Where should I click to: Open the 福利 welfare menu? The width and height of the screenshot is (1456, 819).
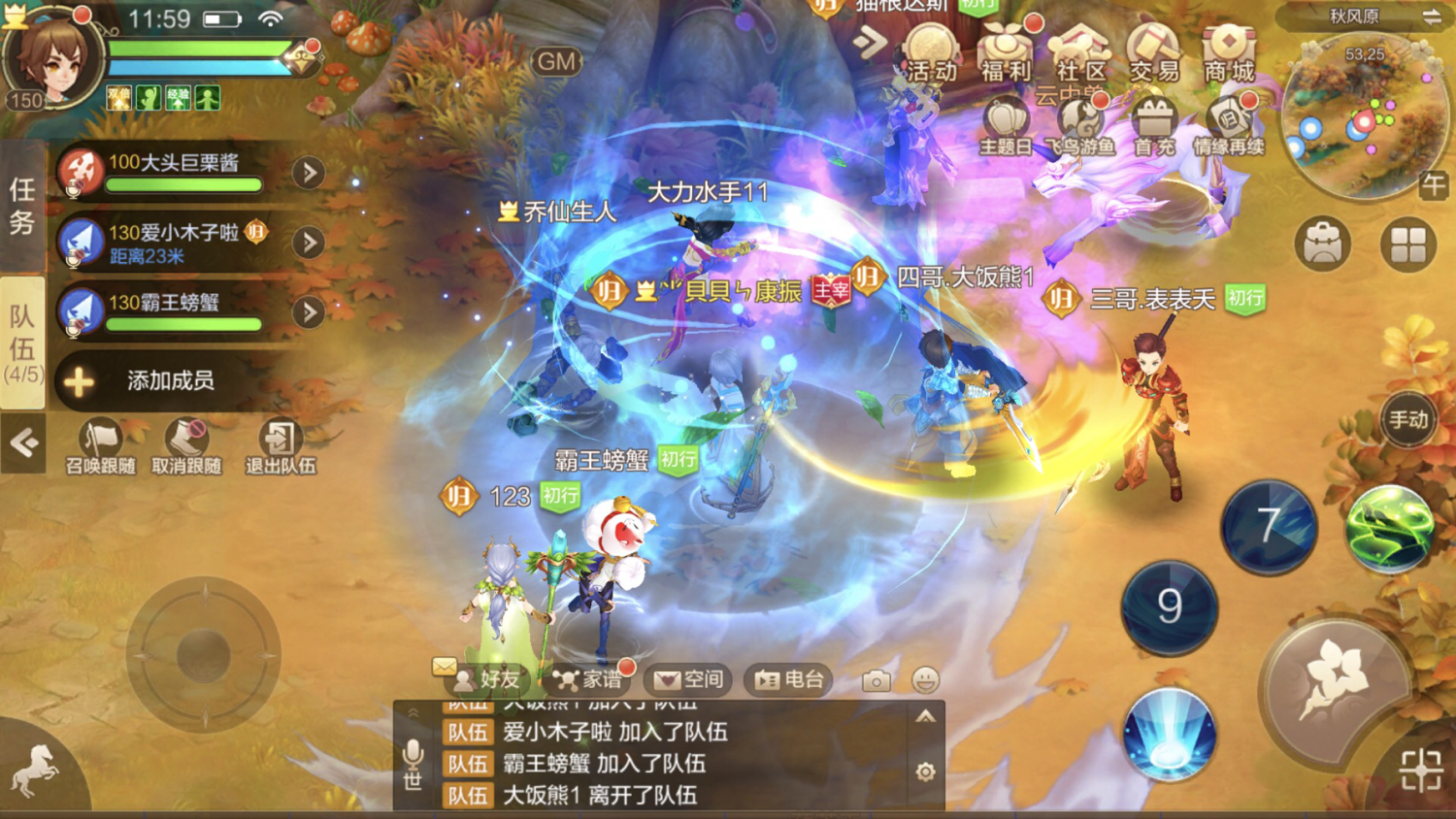pyautogui.click(x=1005, y=54)
